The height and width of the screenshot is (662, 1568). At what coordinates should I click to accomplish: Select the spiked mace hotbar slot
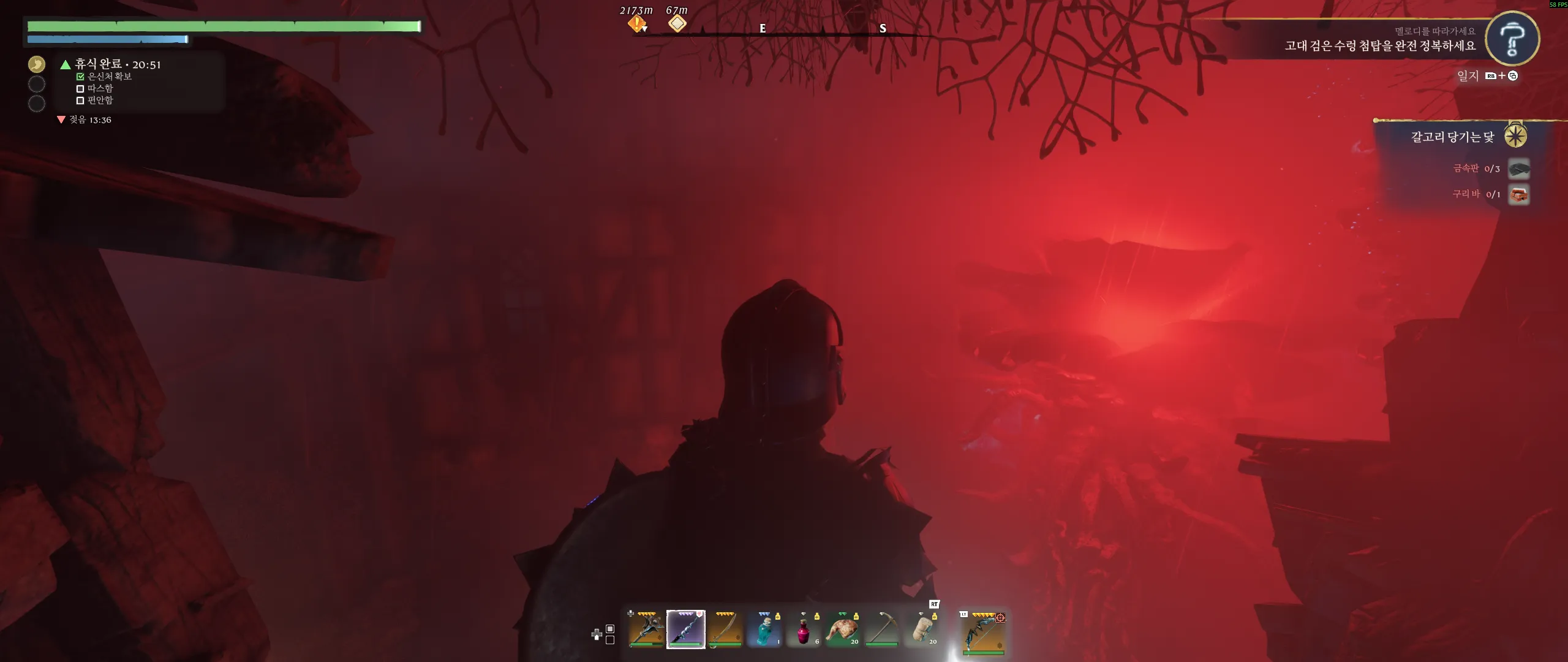pyautogui.click(x=646, y=630)
